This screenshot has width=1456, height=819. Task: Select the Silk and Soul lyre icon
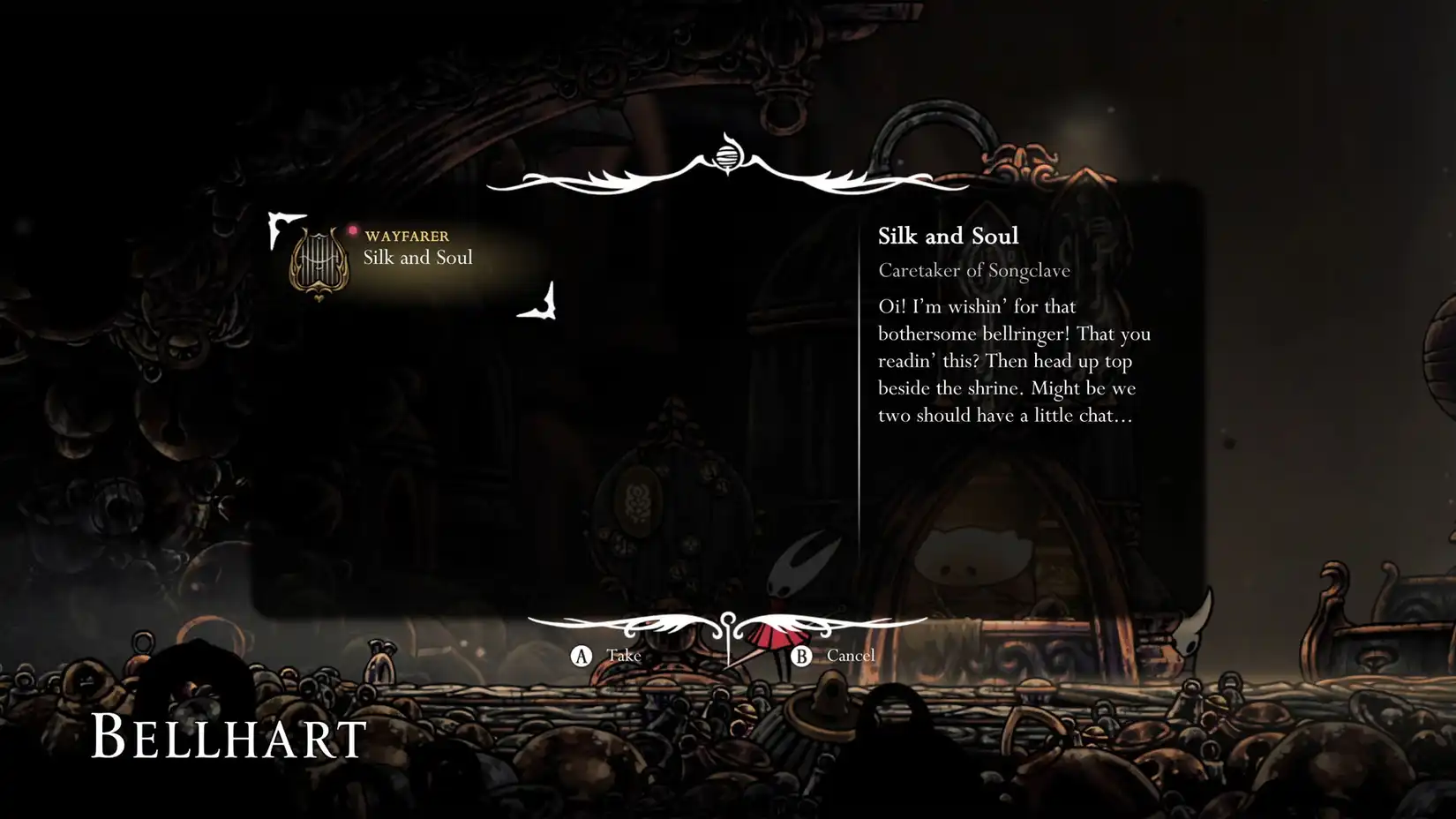pyautogui.click(x=318, y=262)
